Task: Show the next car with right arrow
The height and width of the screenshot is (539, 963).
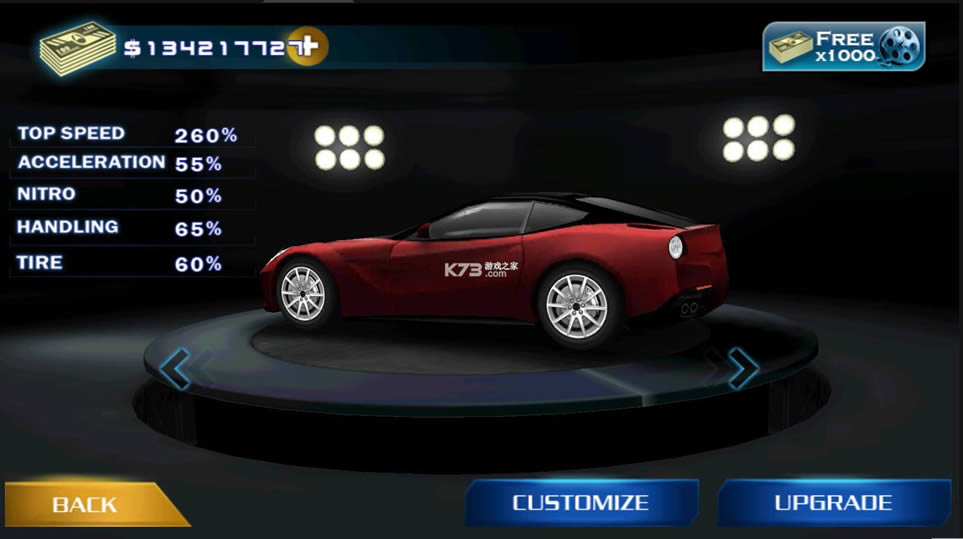Action: pyautogui.click(x=742, y=368)
